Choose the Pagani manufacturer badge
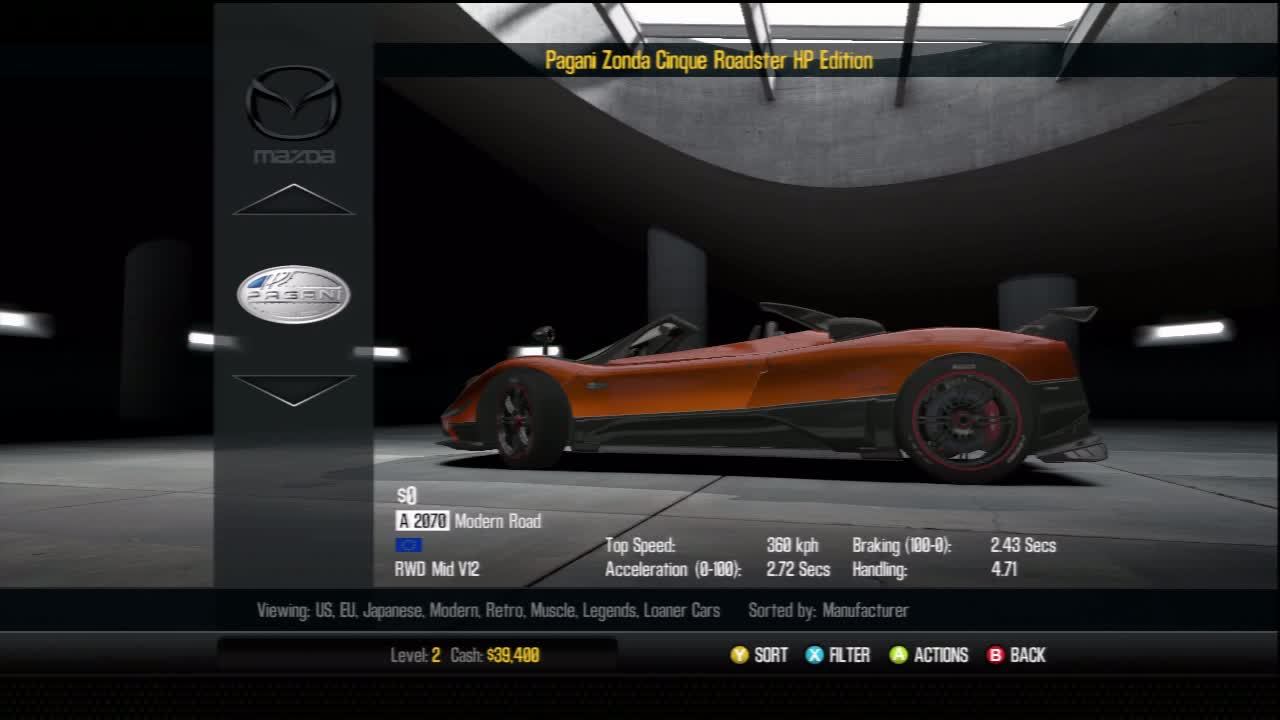This screenshot has height=720, width=1280. [293, 295]
